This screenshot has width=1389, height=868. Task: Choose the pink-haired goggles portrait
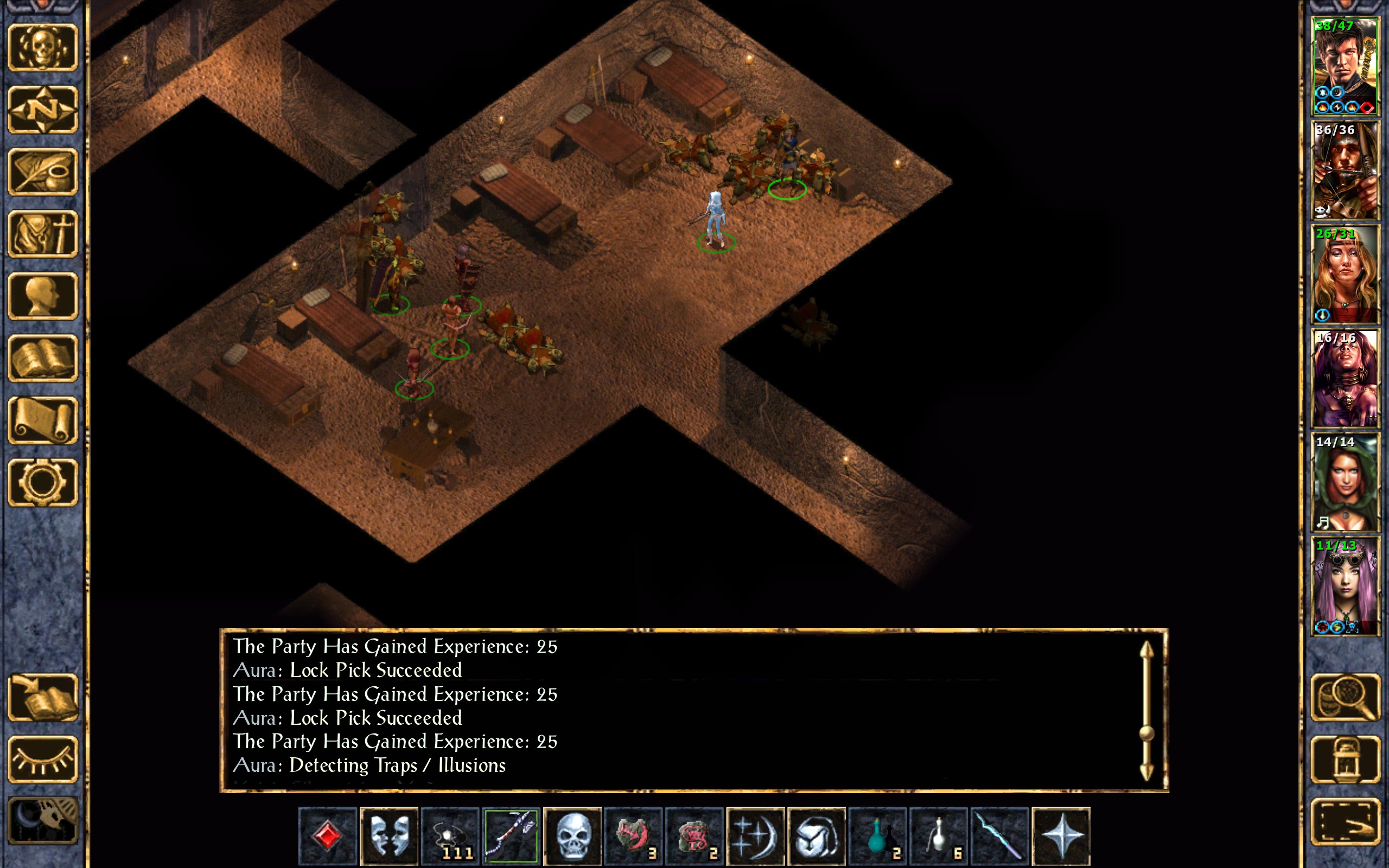(x=1345, y=586)
